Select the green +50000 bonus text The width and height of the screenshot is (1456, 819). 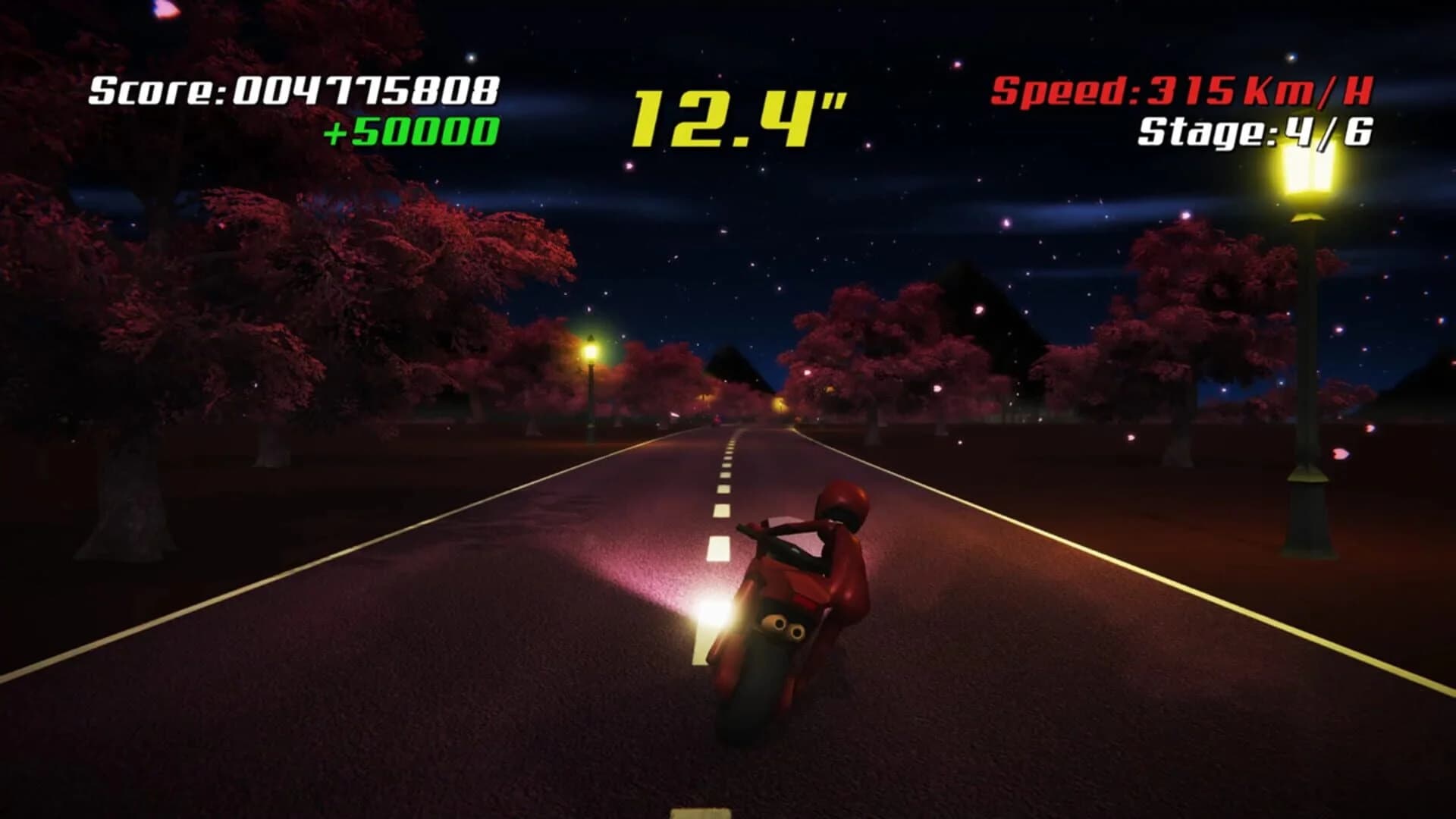[x=413, y=133]
